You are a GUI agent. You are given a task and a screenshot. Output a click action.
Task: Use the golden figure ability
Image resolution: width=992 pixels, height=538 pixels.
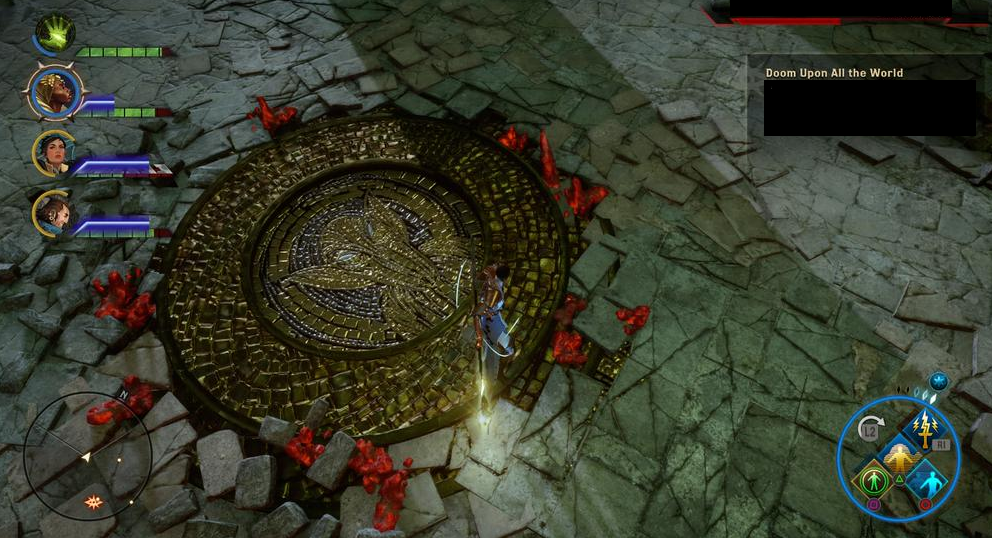pos(898,457)
